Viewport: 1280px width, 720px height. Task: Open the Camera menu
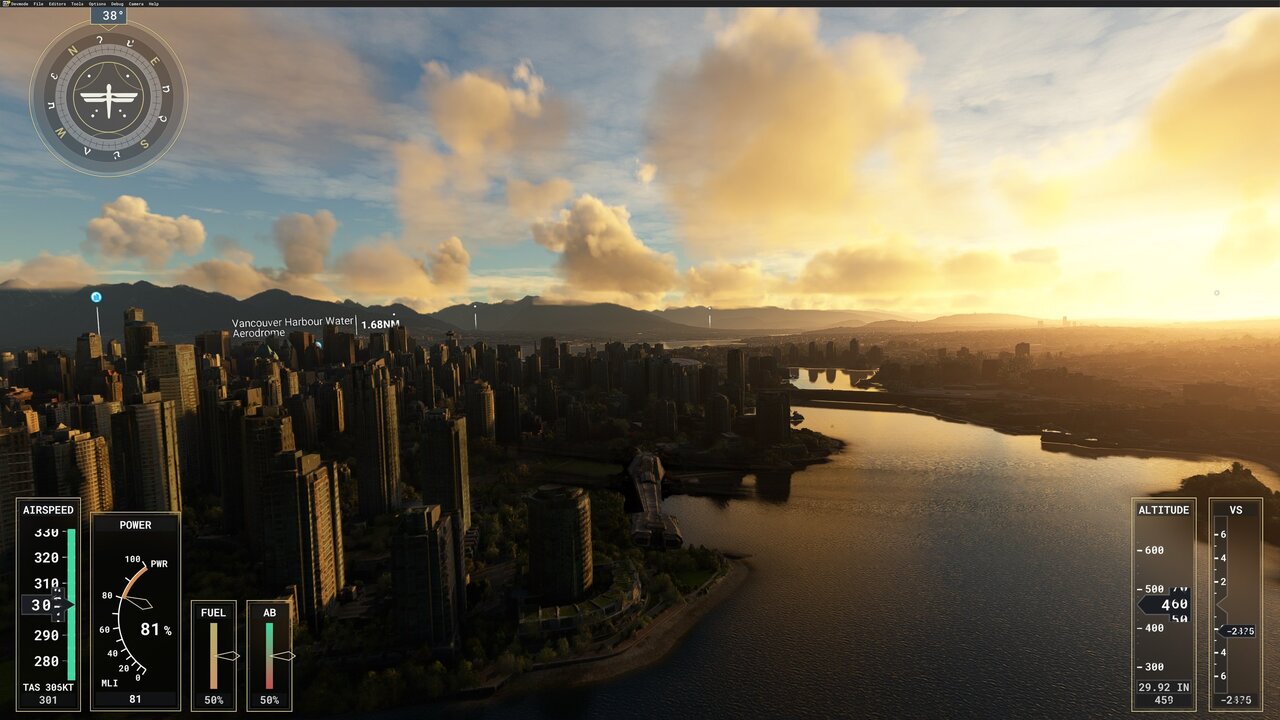[x=135, y=4]
